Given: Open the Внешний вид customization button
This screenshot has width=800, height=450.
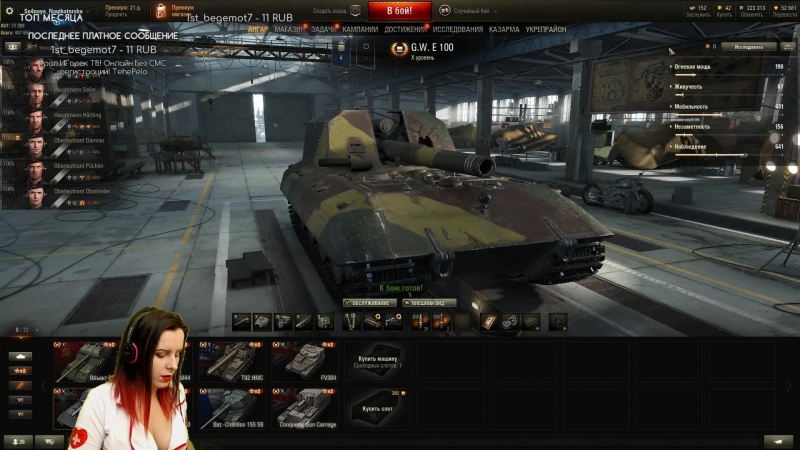Looking at the screenshot, I should [429, 302].
